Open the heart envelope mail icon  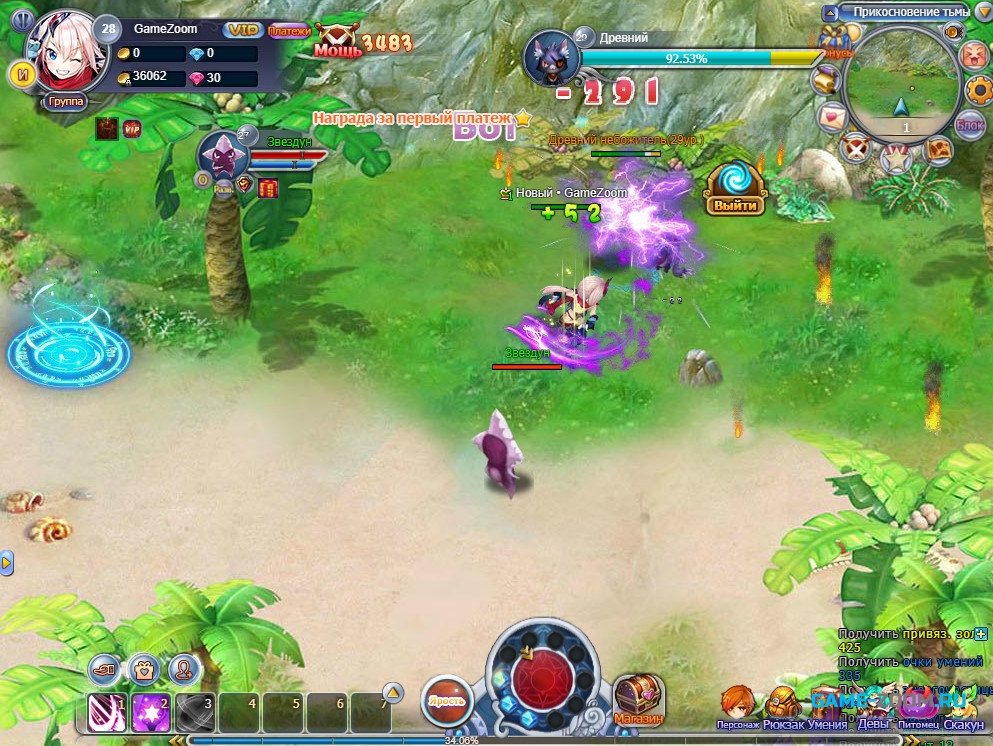click(831, 117)
